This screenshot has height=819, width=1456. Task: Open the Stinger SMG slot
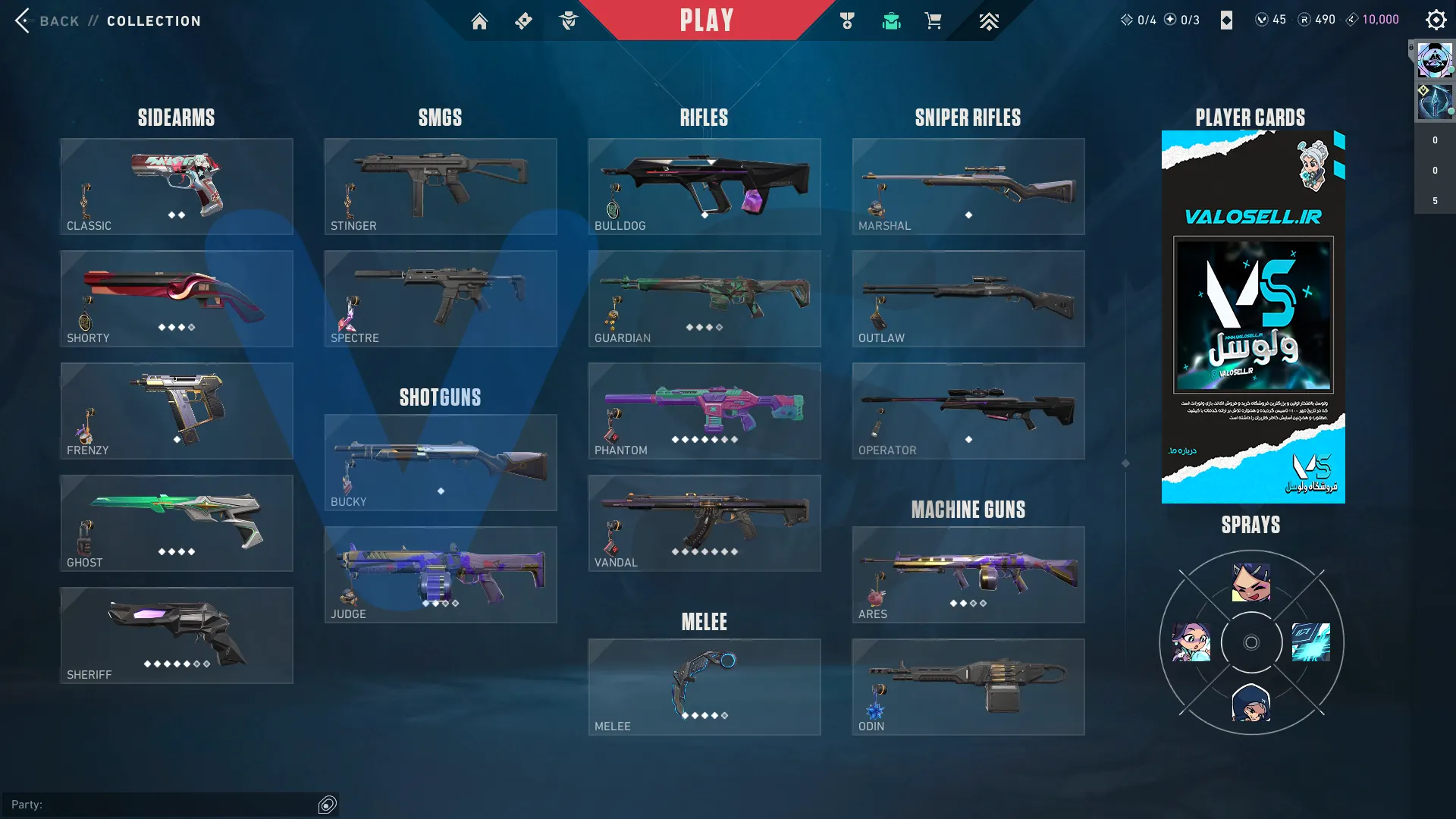pyautogui.click(x=441, y=187)
